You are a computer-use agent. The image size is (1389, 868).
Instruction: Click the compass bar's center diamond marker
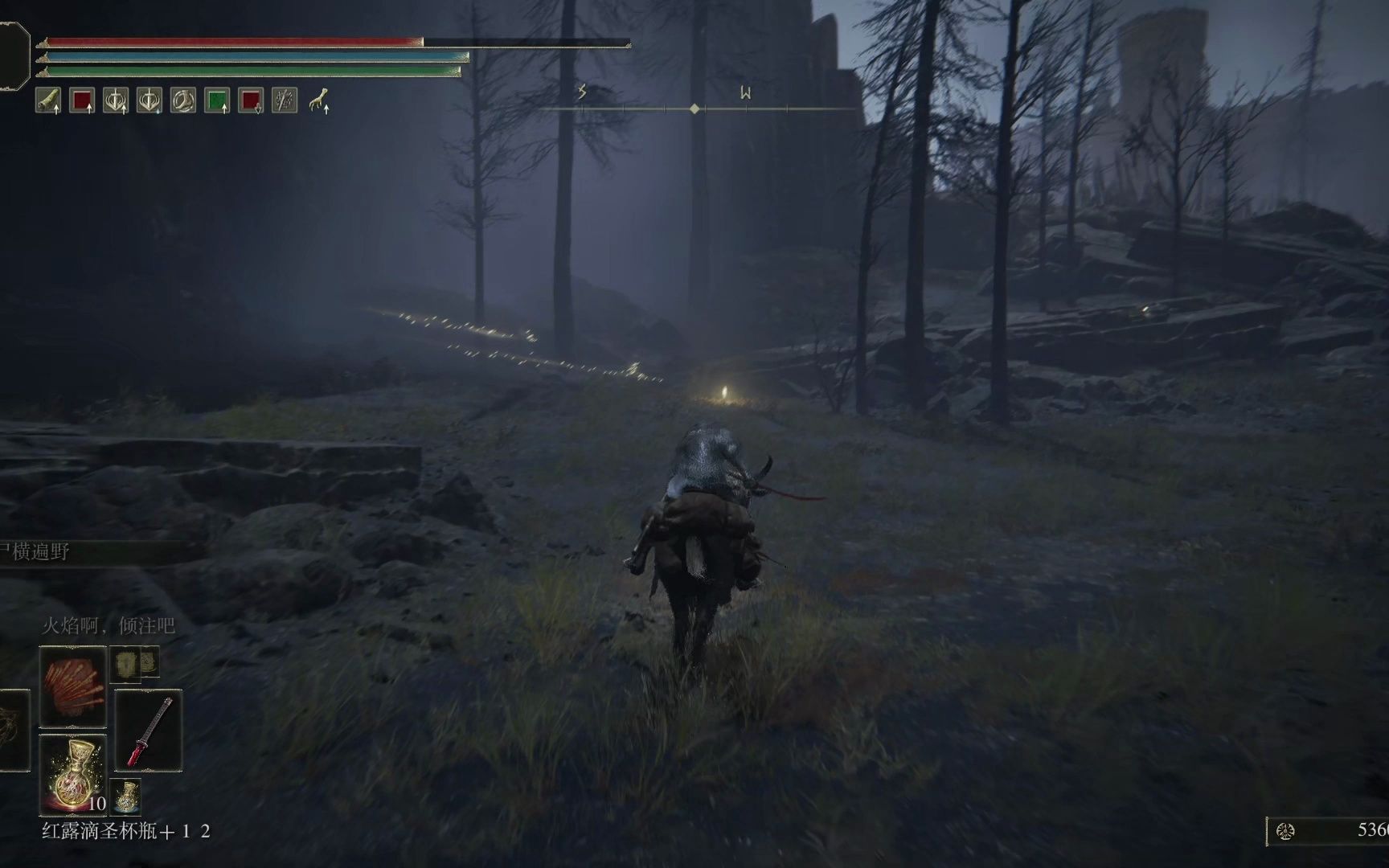pyautogui.click(x=694, y=108)
